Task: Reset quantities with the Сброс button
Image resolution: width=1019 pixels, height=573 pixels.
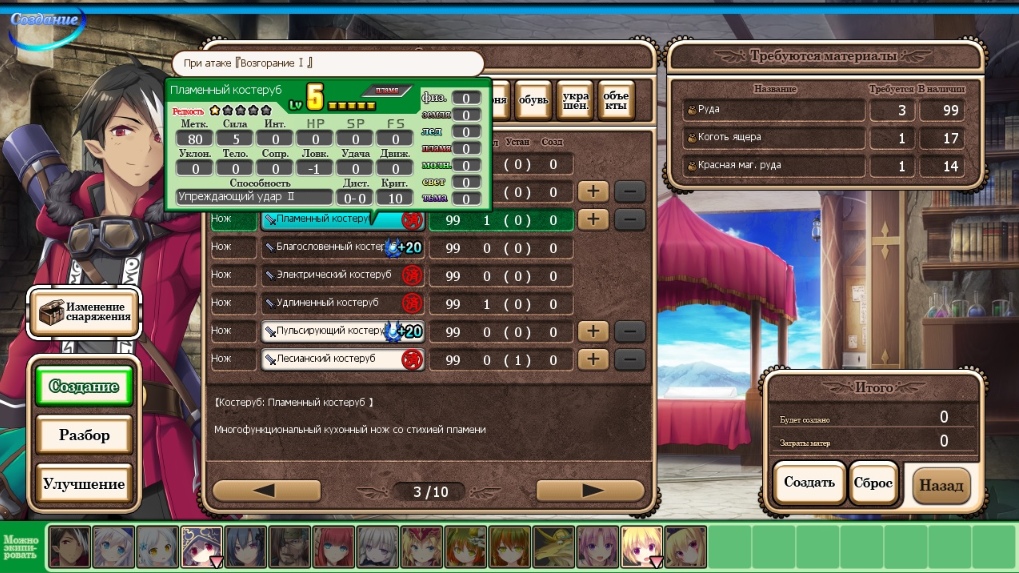Action: pos(873,484)
